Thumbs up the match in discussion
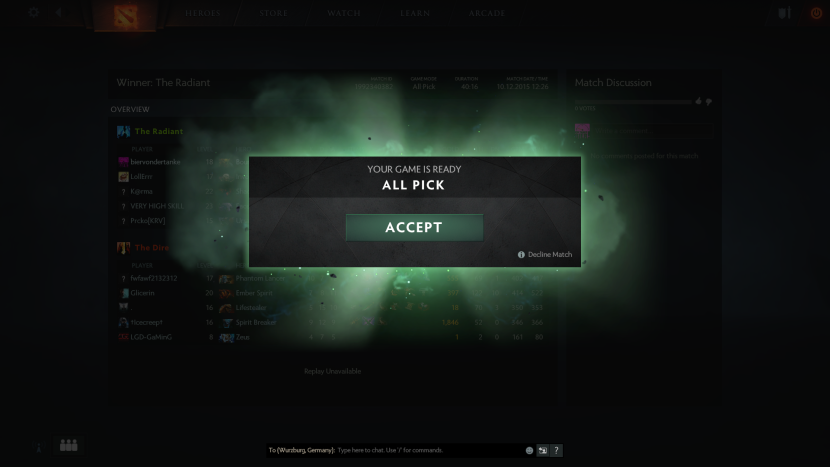This screenshot has width=830, height=467. pos(698,101)
